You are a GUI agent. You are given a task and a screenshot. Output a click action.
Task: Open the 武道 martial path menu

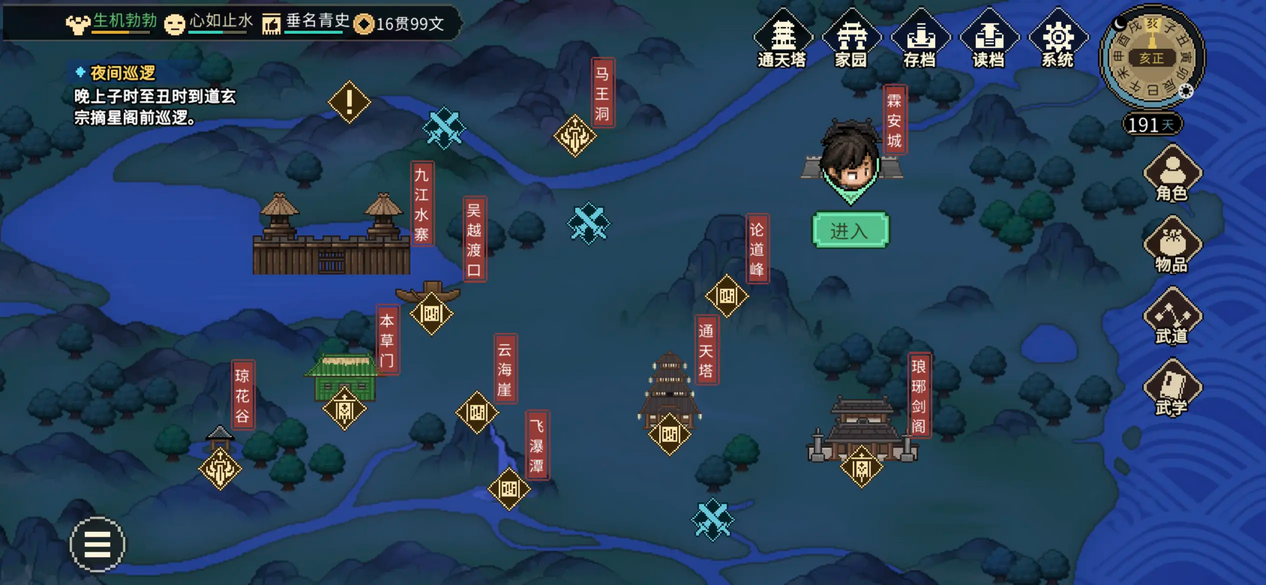[1172, 316]
